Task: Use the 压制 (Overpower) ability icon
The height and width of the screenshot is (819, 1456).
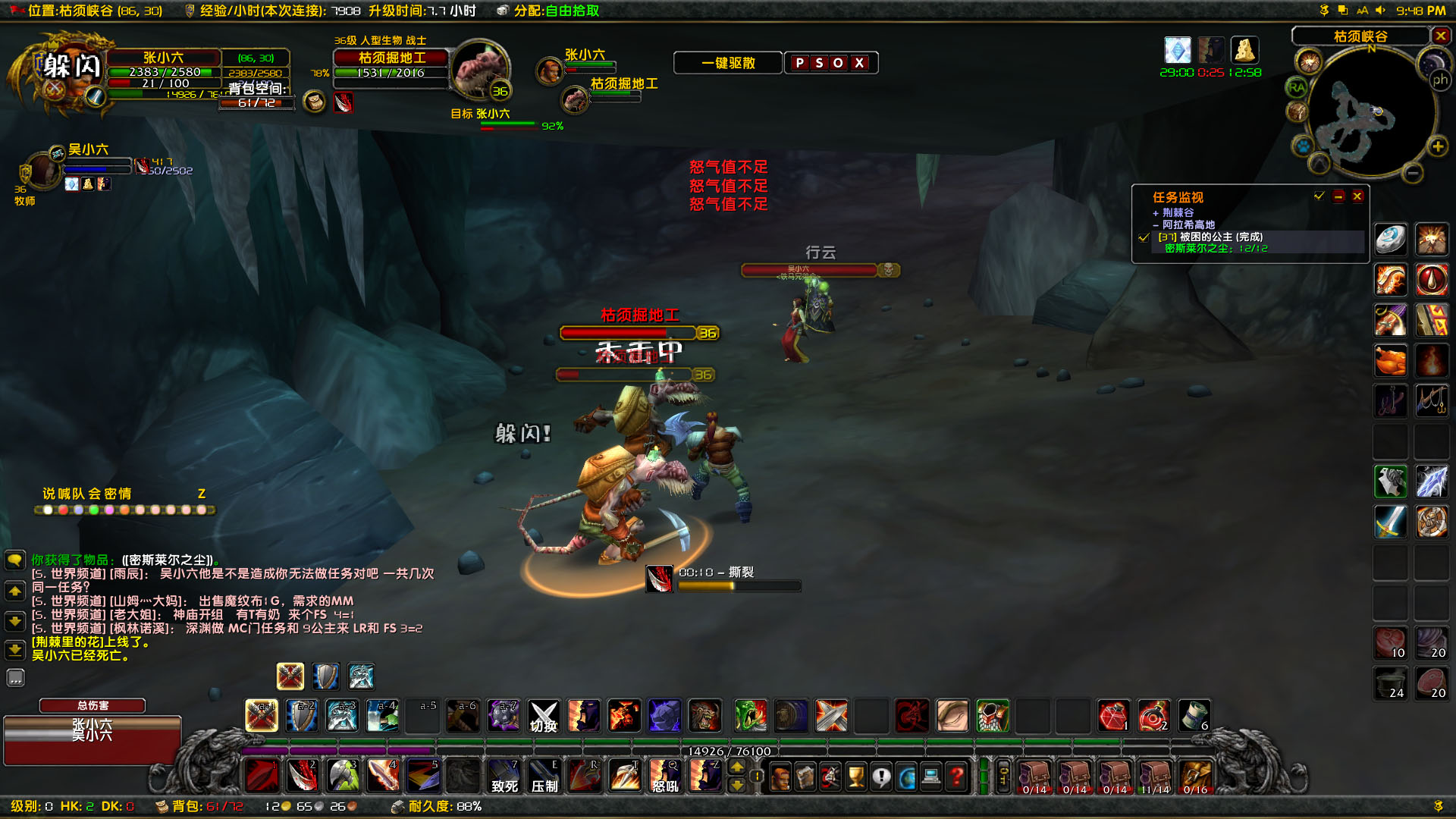Action: pos(544,776)
